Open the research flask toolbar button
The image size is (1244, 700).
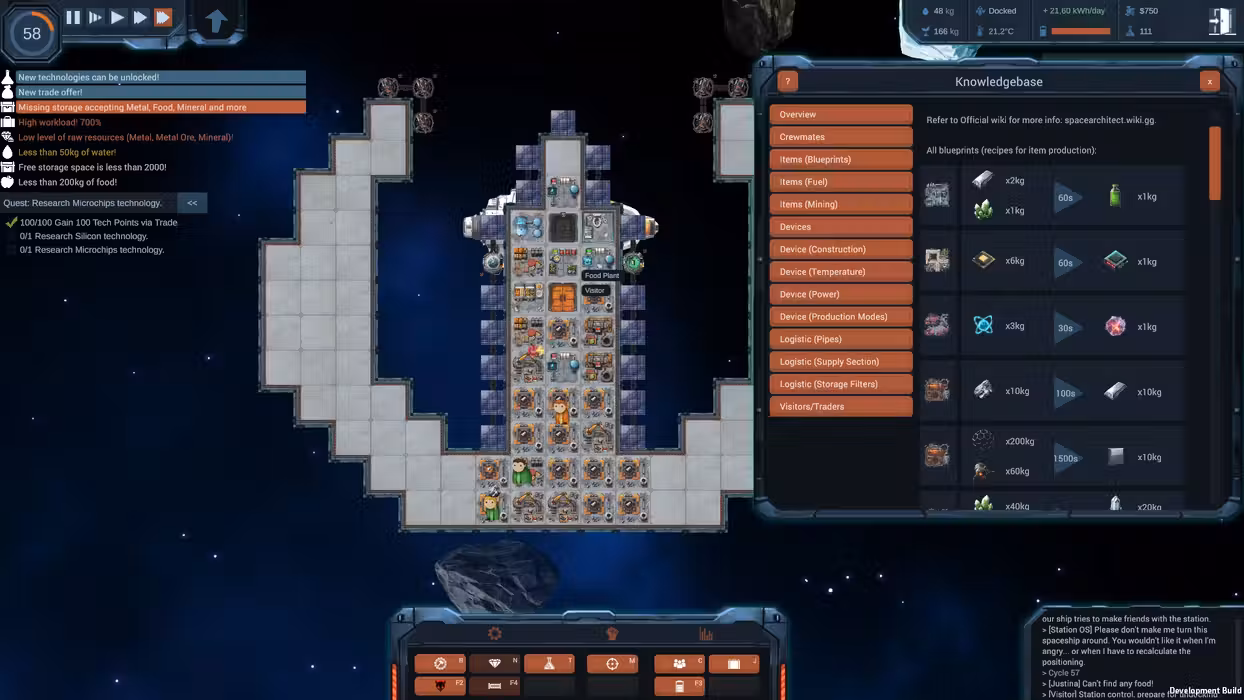(549, 664)
